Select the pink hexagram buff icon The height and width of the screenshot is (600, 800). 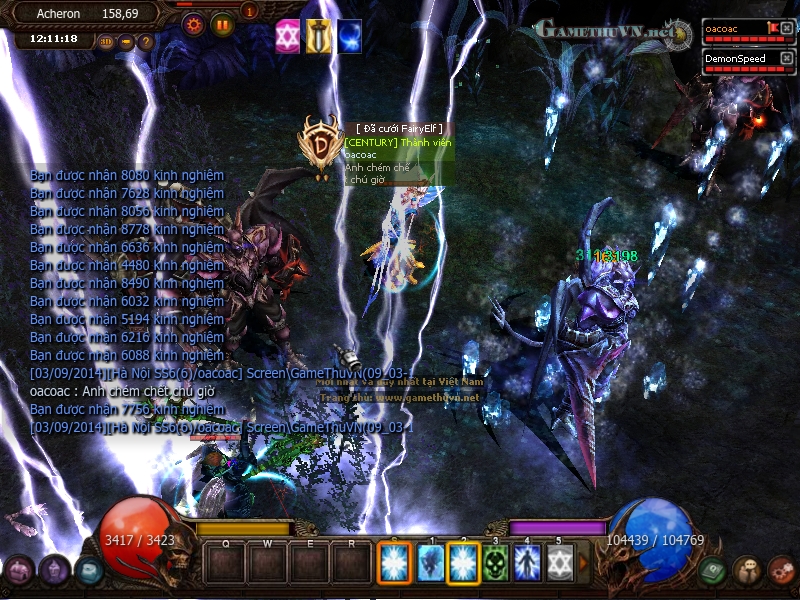[288, 36]
